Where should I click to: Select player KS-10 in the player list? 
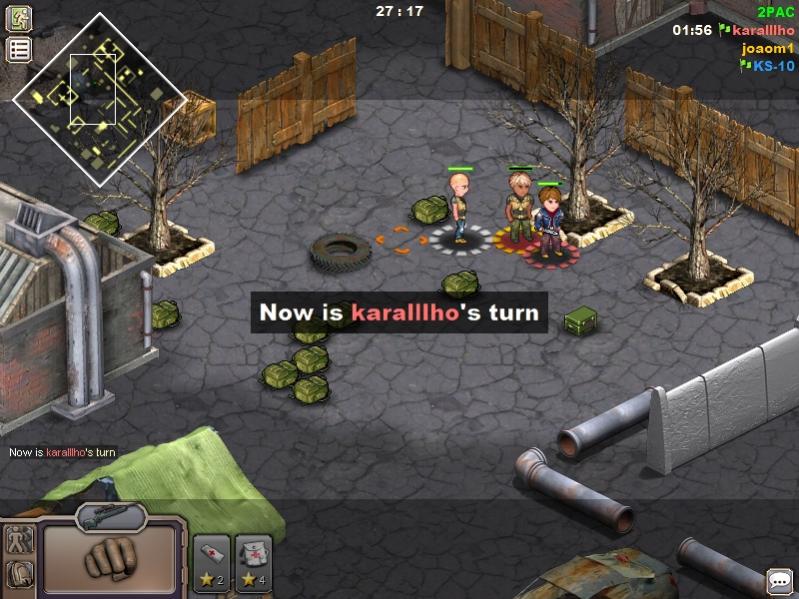pos(774,66)
